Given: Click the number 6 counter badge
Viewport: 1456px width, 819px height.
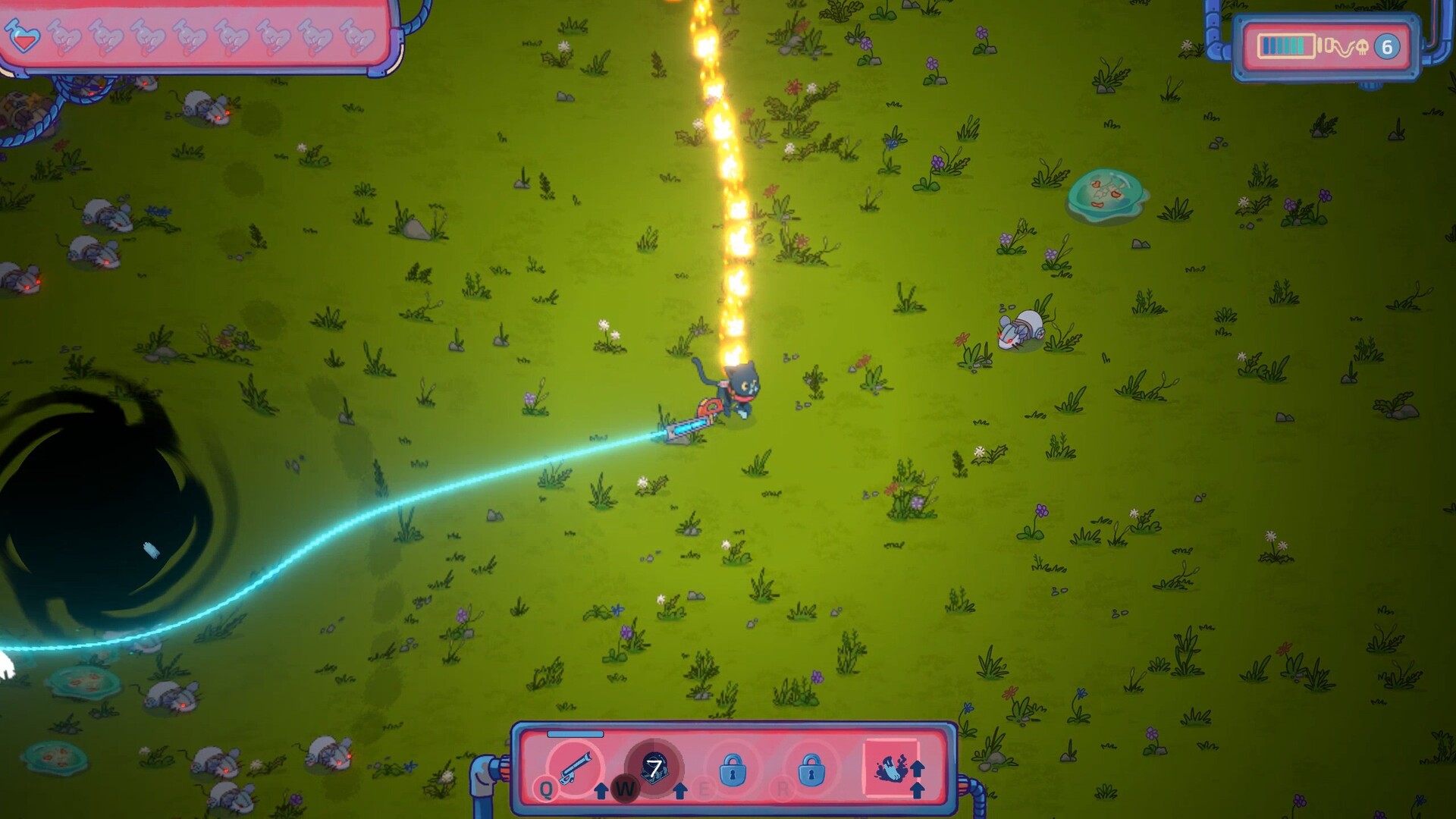Looking at the screenshot, I should click(1387, 47).
